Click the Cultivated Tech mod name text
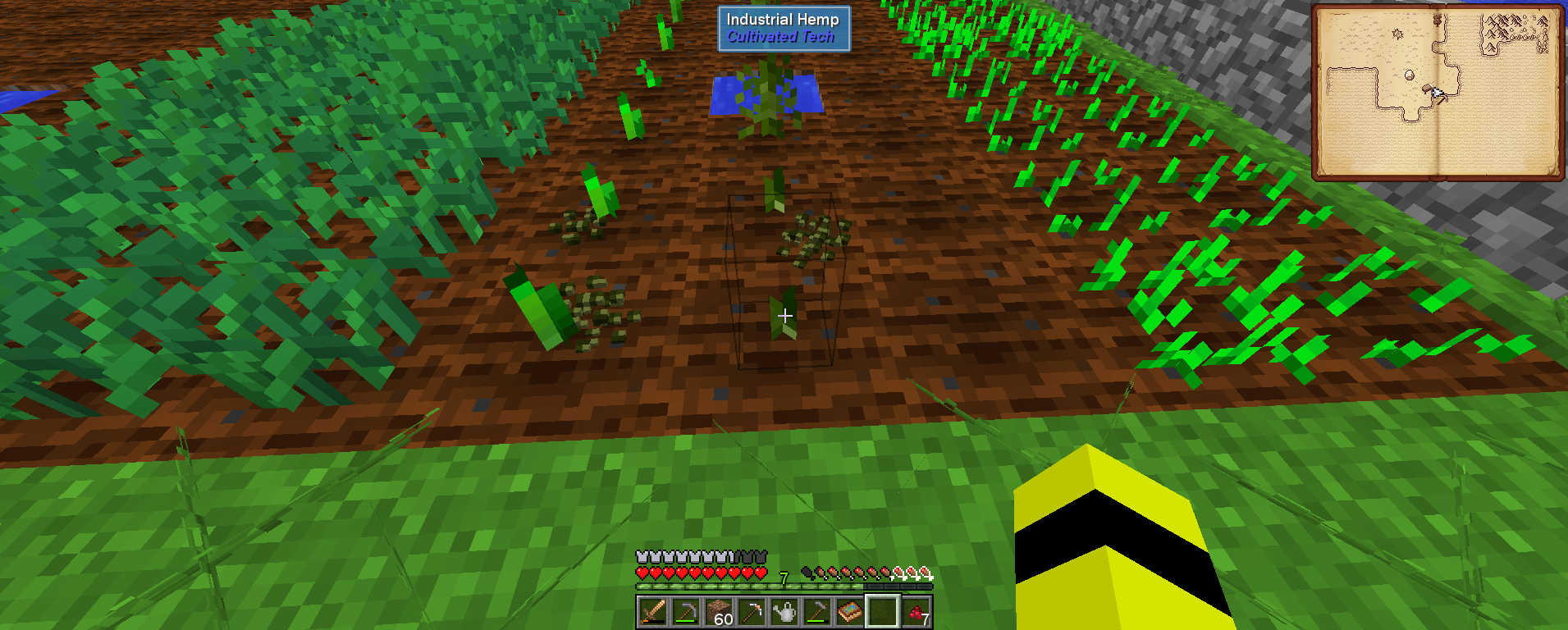 pos(781,35)
